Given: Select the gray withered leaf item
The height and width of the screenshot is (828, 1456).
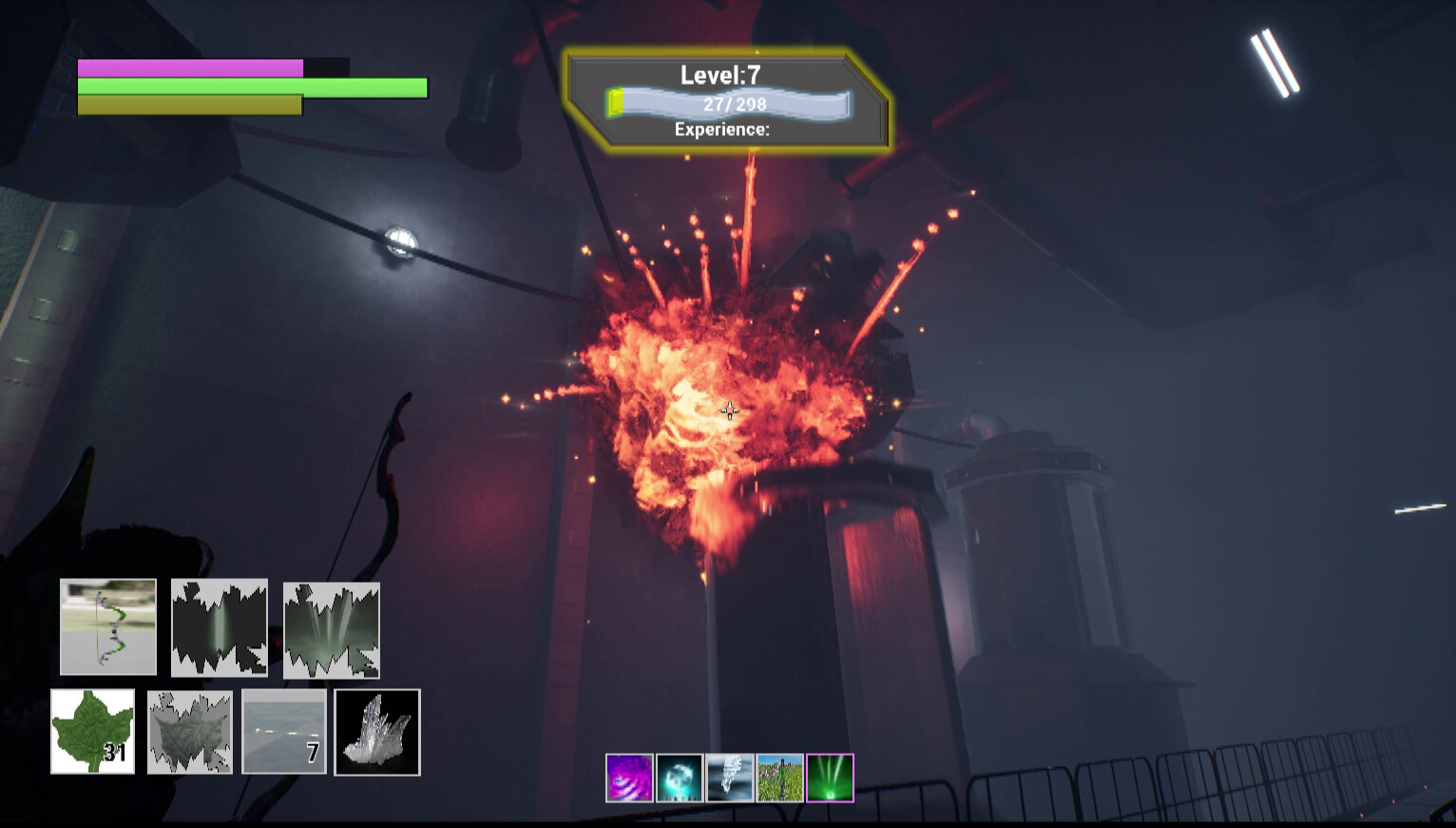Looking at the screenshot, I should click(188, 733).
